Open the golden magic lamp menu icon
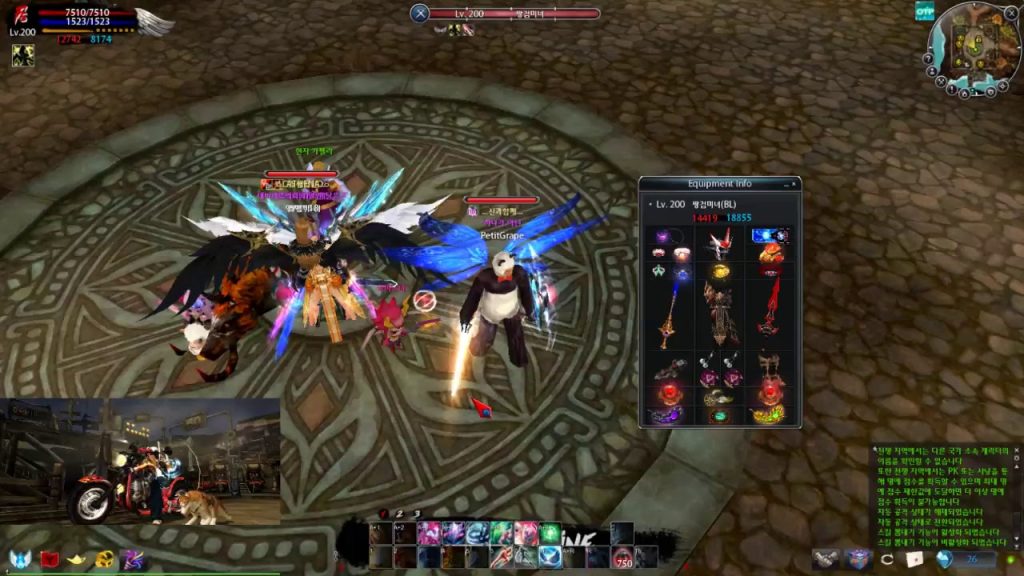 (77, 559)
